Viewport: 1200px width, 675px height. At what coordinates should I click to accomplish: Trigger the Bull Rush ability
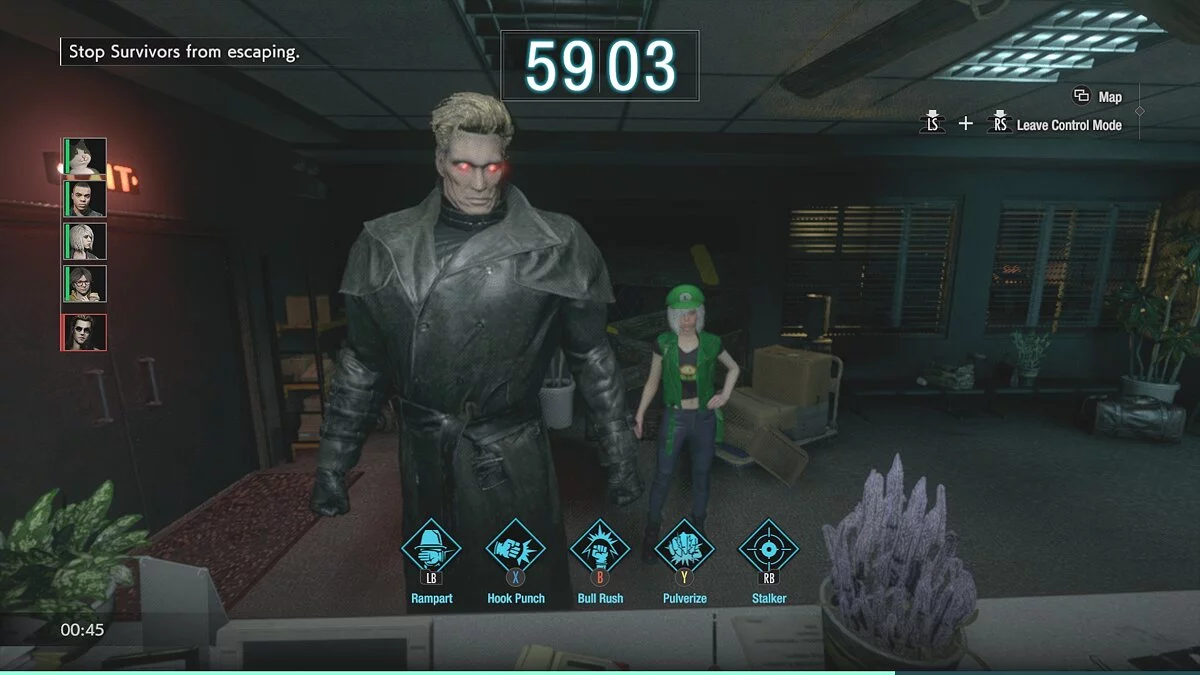pos(600,549)
